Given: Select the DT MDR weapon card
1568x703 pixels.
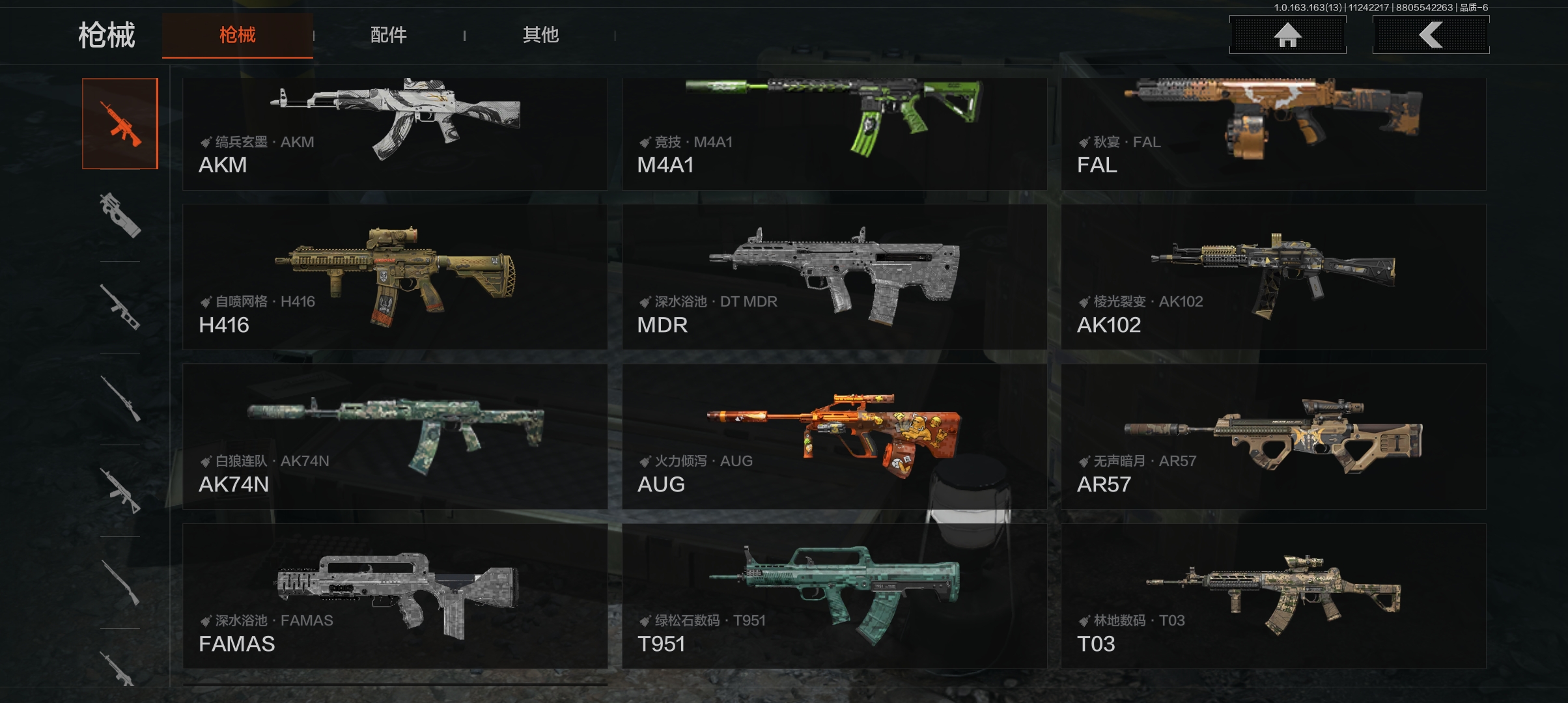Looking at the screenshot, I should click(x=834, y=277).
